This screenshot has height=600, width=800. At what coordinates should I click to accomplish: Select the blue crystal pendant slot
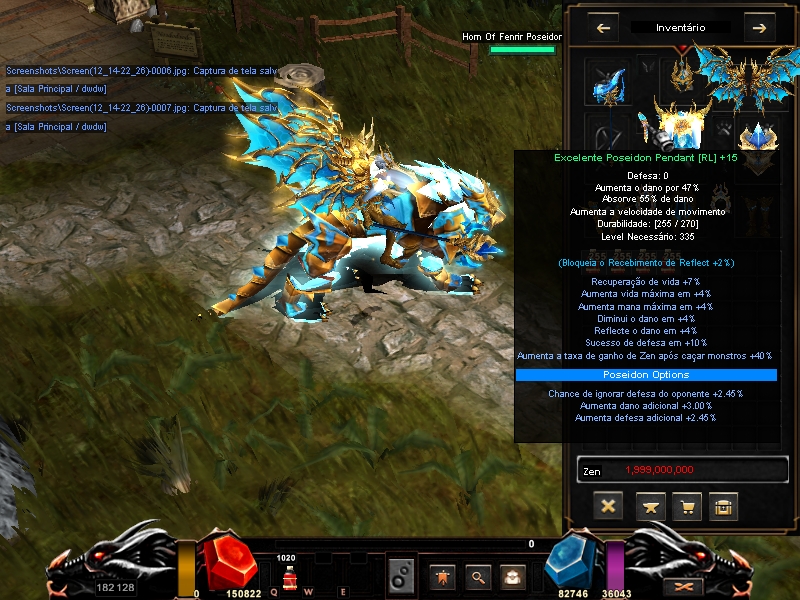(759, 138)
